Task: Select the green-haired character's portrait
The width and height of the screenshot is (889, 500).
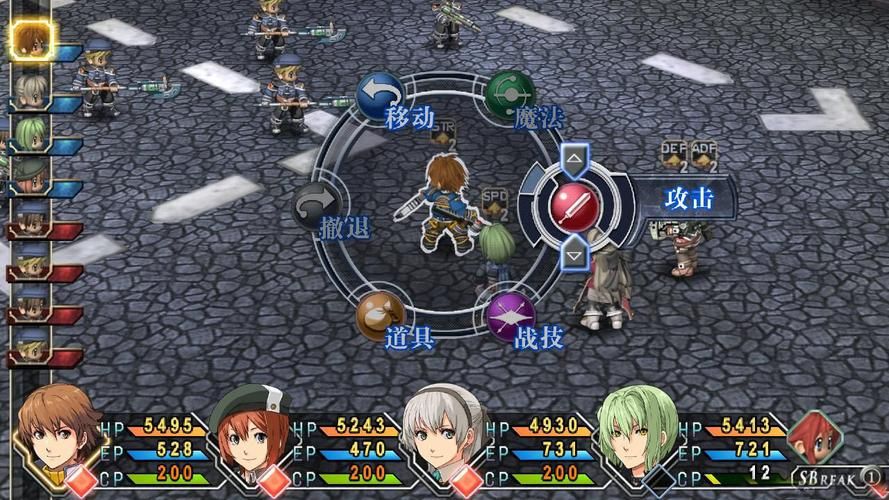Action: pyautogui.click(x=637, y=437)
